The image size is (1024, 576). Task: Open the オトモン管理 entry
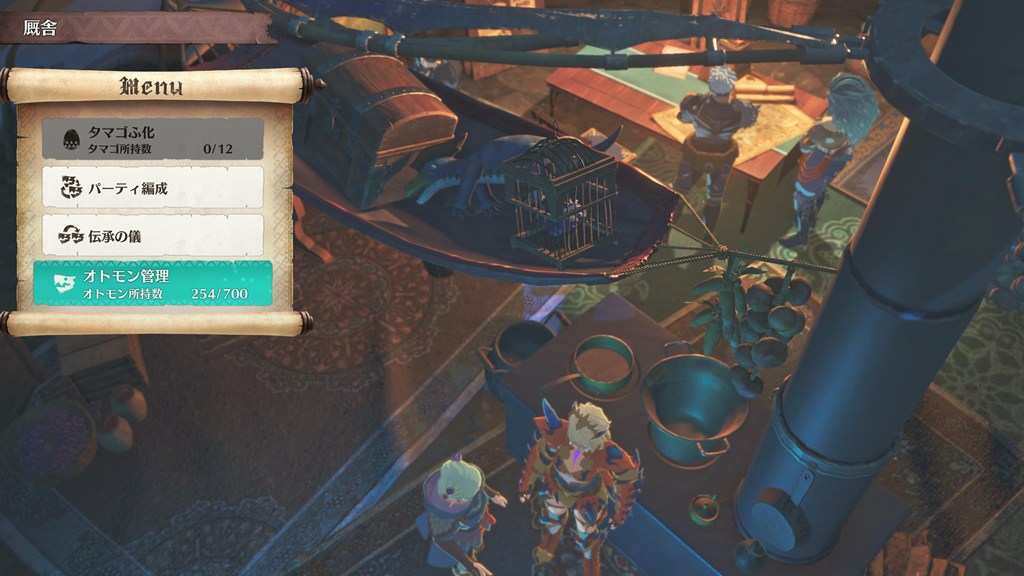[x=152, y=283]
